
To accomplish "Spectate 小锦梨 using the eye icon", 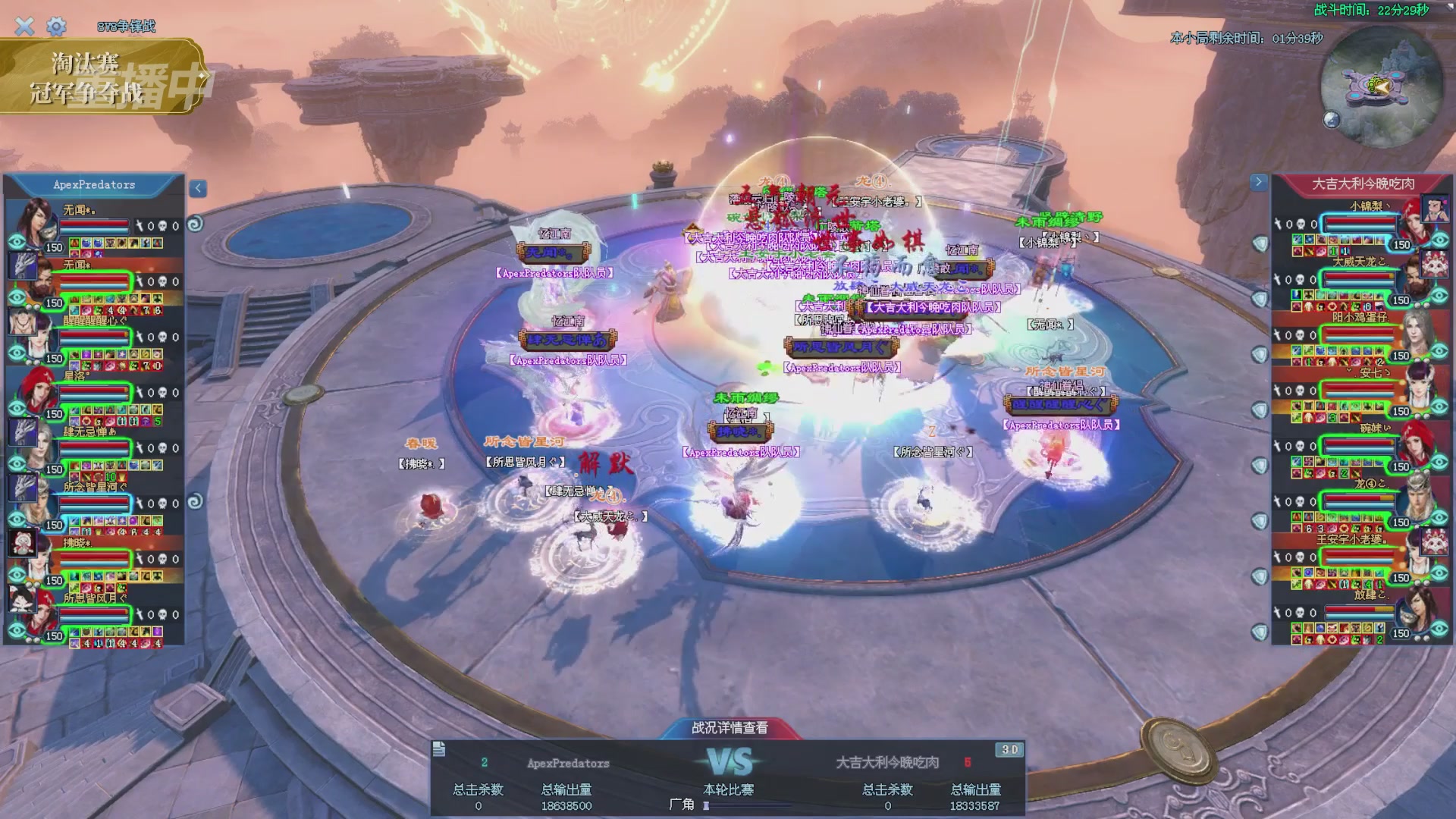I will [1440, 240].
